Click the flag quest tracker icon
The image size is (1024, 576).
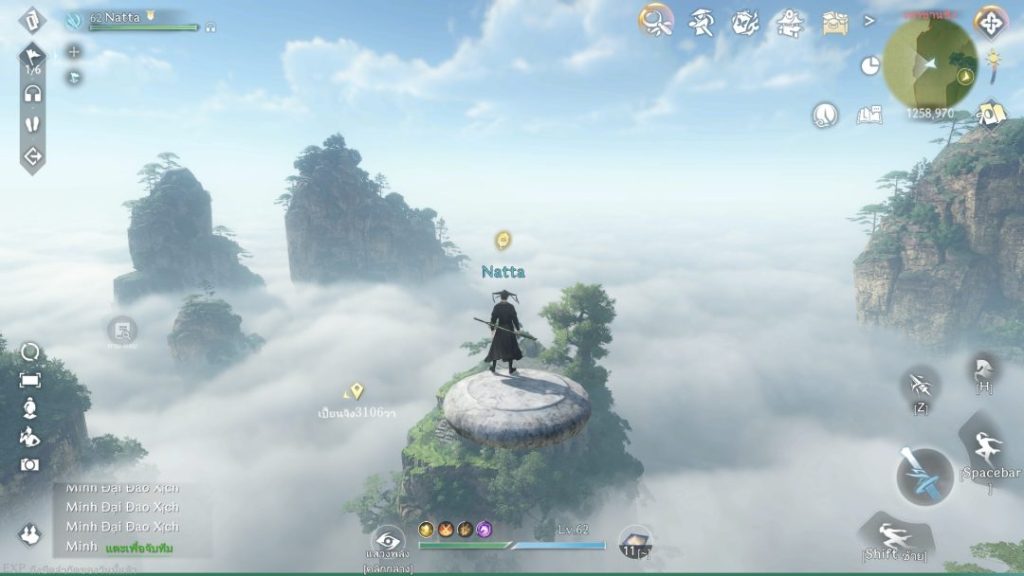coord(33,57)
